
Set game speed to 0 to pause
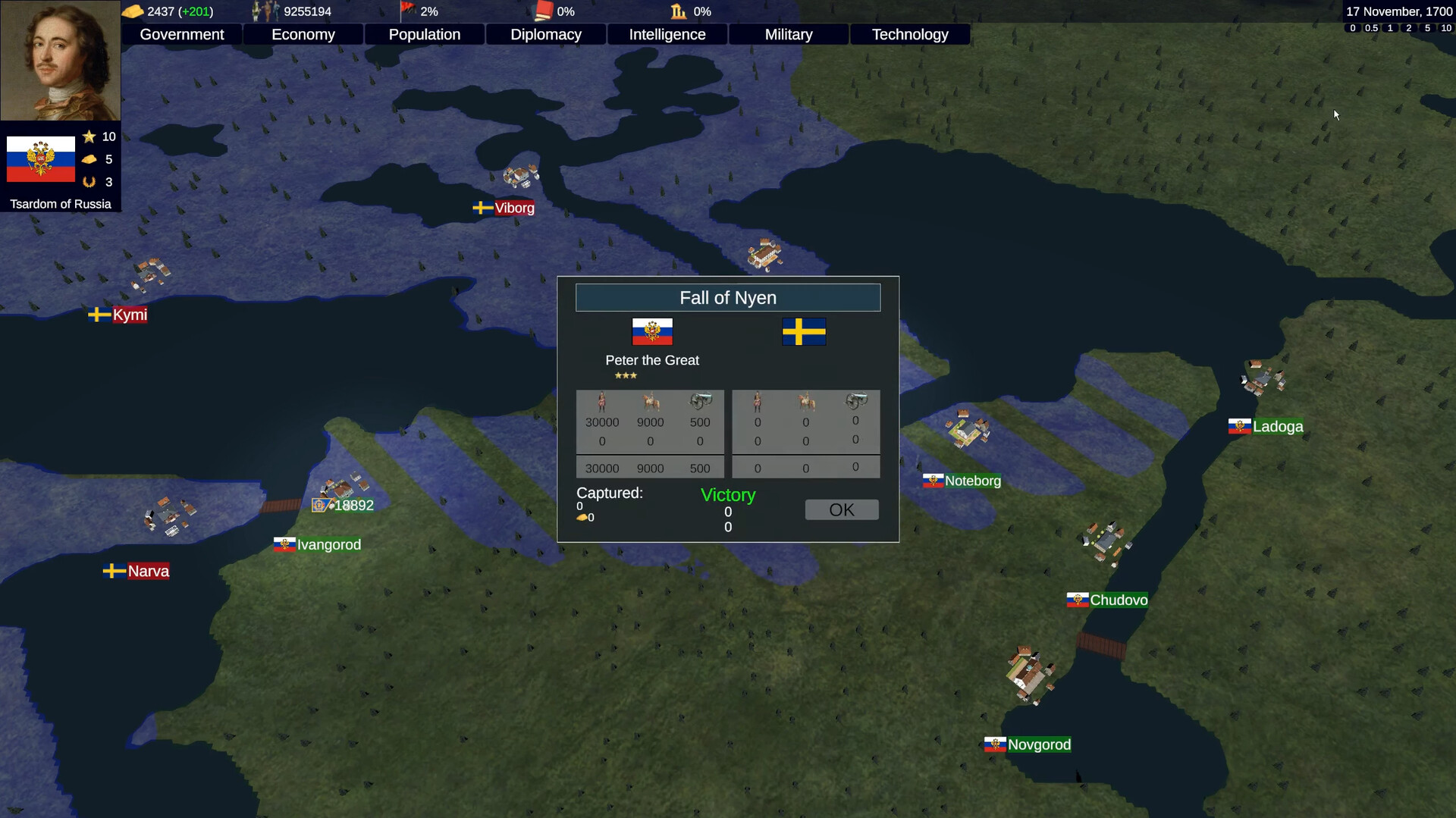(x=1352, y=27)
